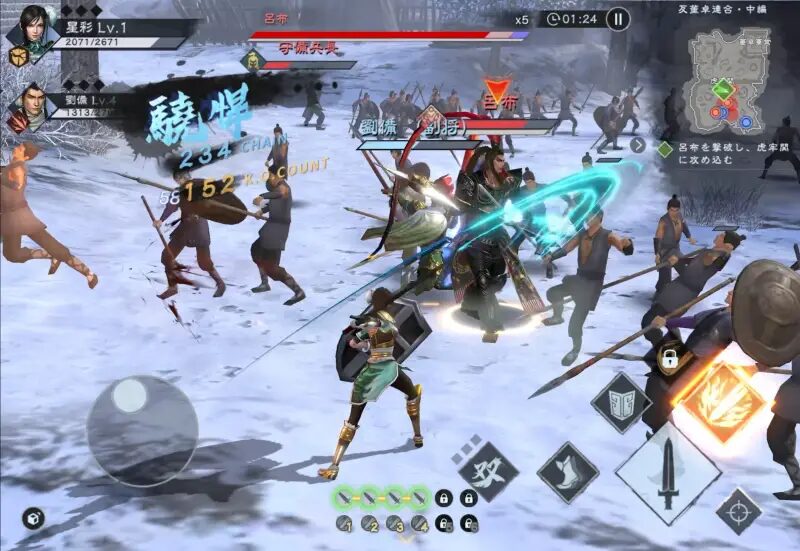Screen dimensions: 800x551
Task: Toggle the crosshair lock-on target button
Action: click(x=739, y=511)
